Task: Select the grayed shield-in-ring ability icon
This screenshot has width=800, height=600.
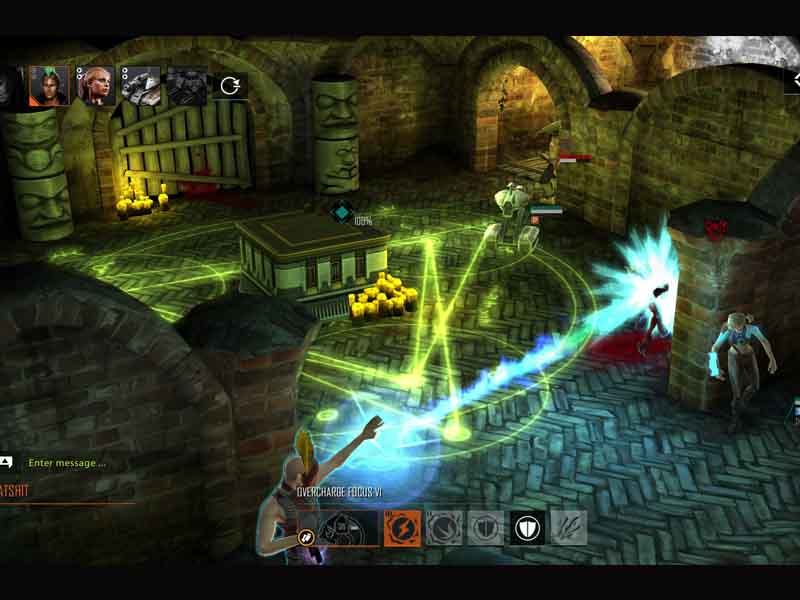Action: pyautogui.click(x=486, y=527)
